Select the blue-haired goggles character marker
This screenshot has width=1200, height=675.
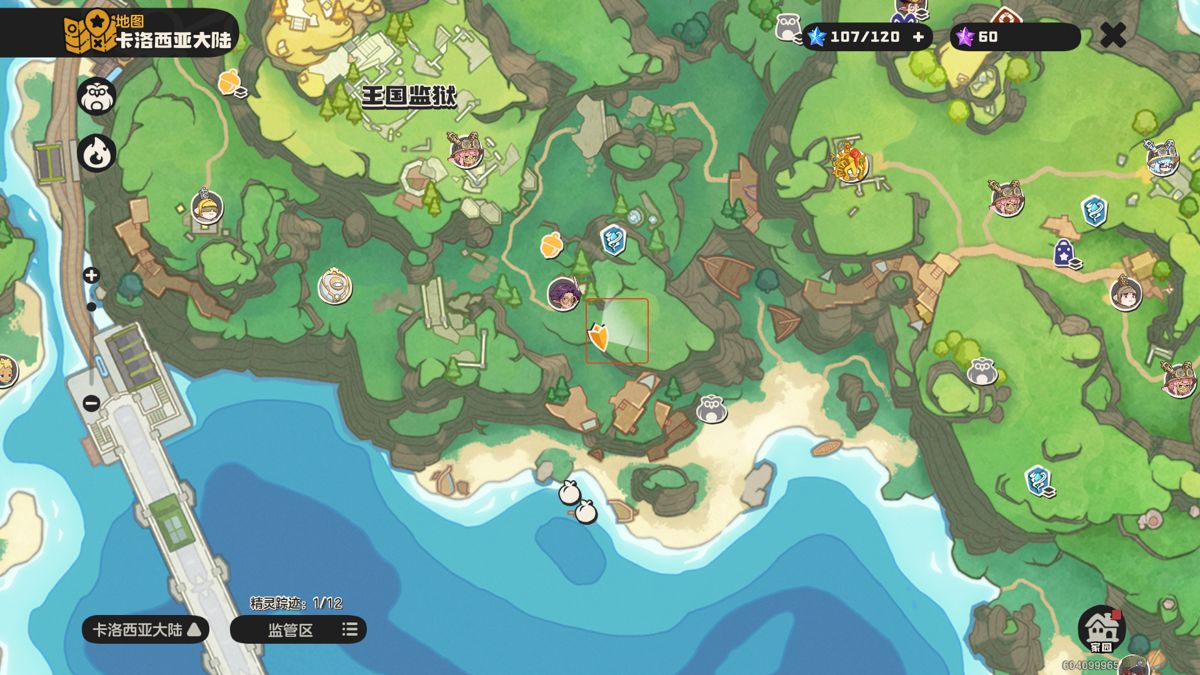(x=1161, y=158)
